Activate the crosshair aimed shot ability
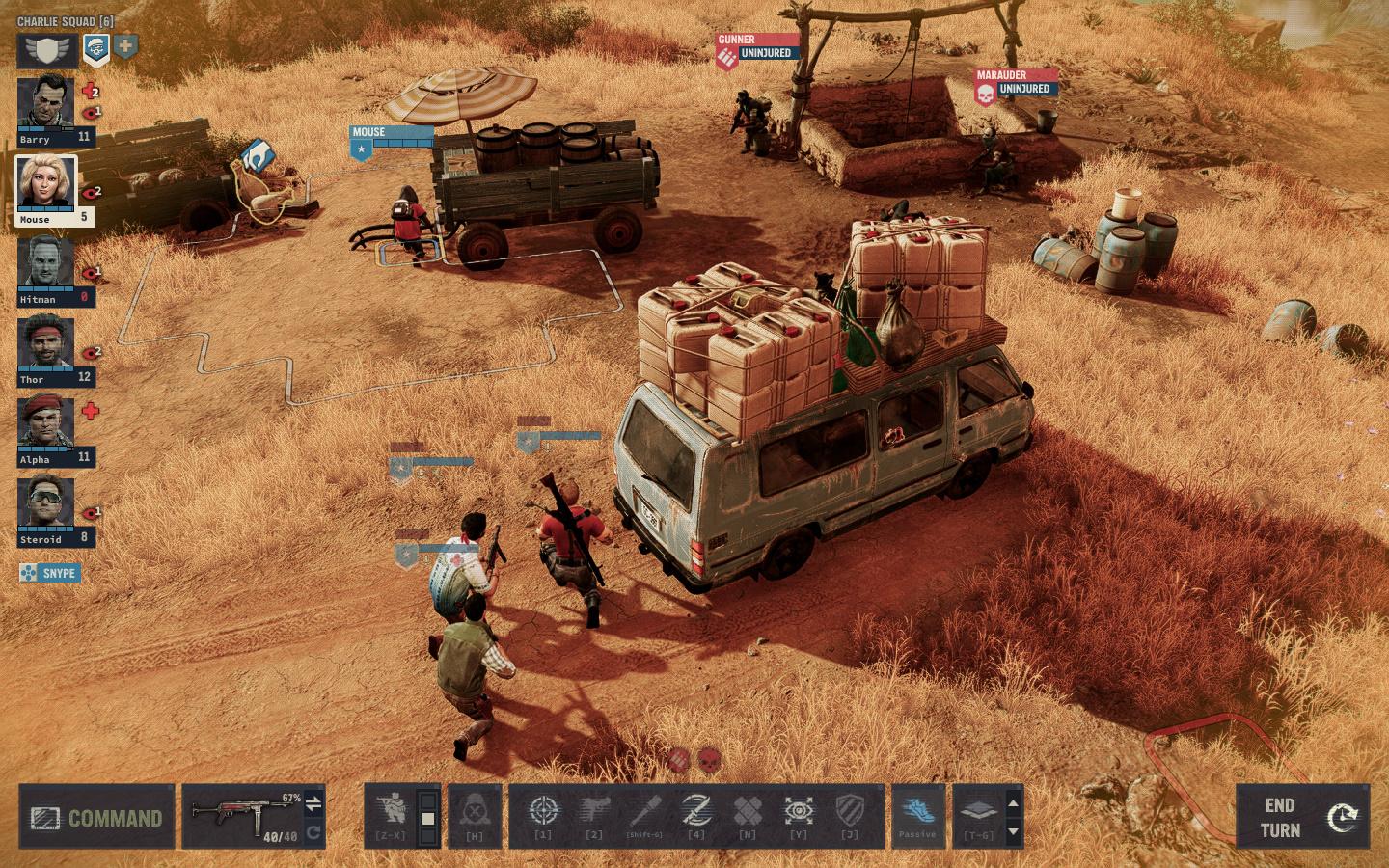Screen dimensions: 1389x868 [543, 812]
